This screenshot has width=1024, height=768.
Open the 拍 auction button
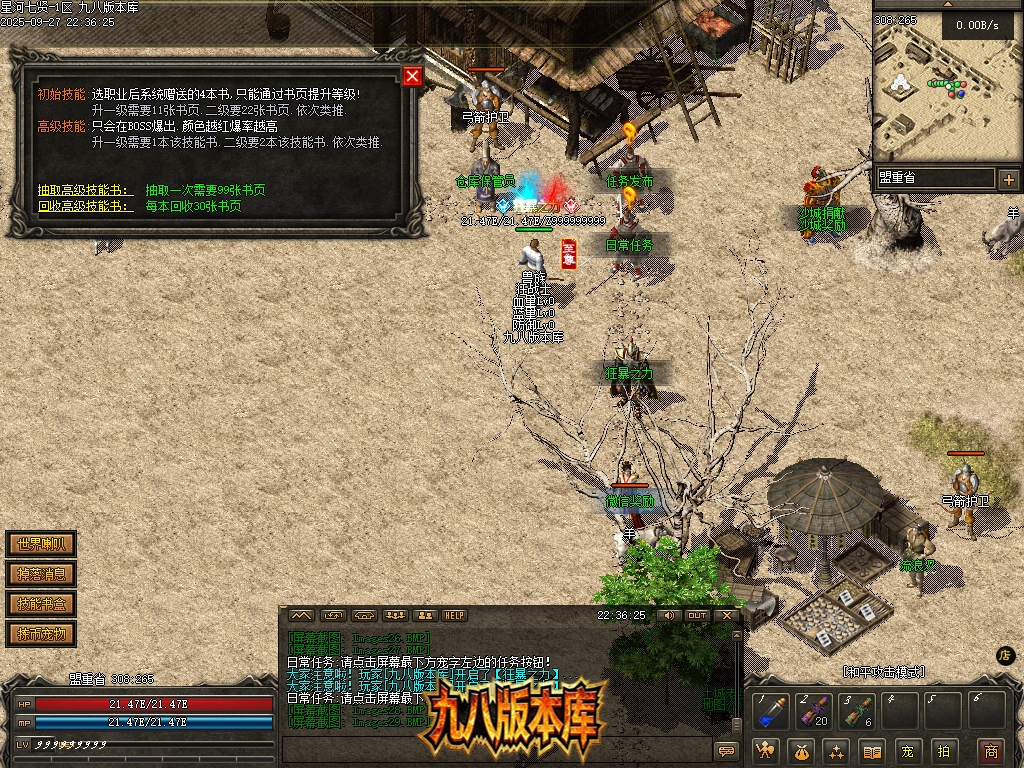pyautogui.click(x=943, y=751)
